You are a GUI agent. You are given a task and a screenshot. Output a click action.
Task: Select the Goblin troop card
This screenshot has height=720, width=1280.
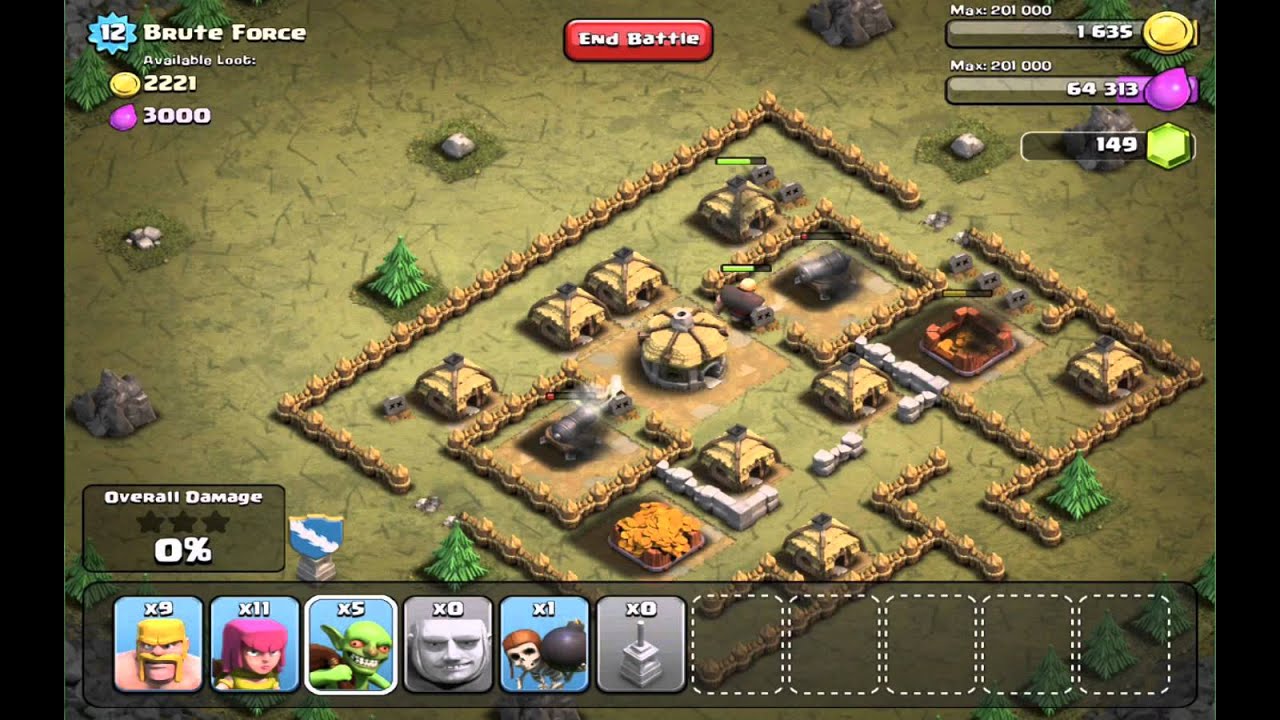351,644
